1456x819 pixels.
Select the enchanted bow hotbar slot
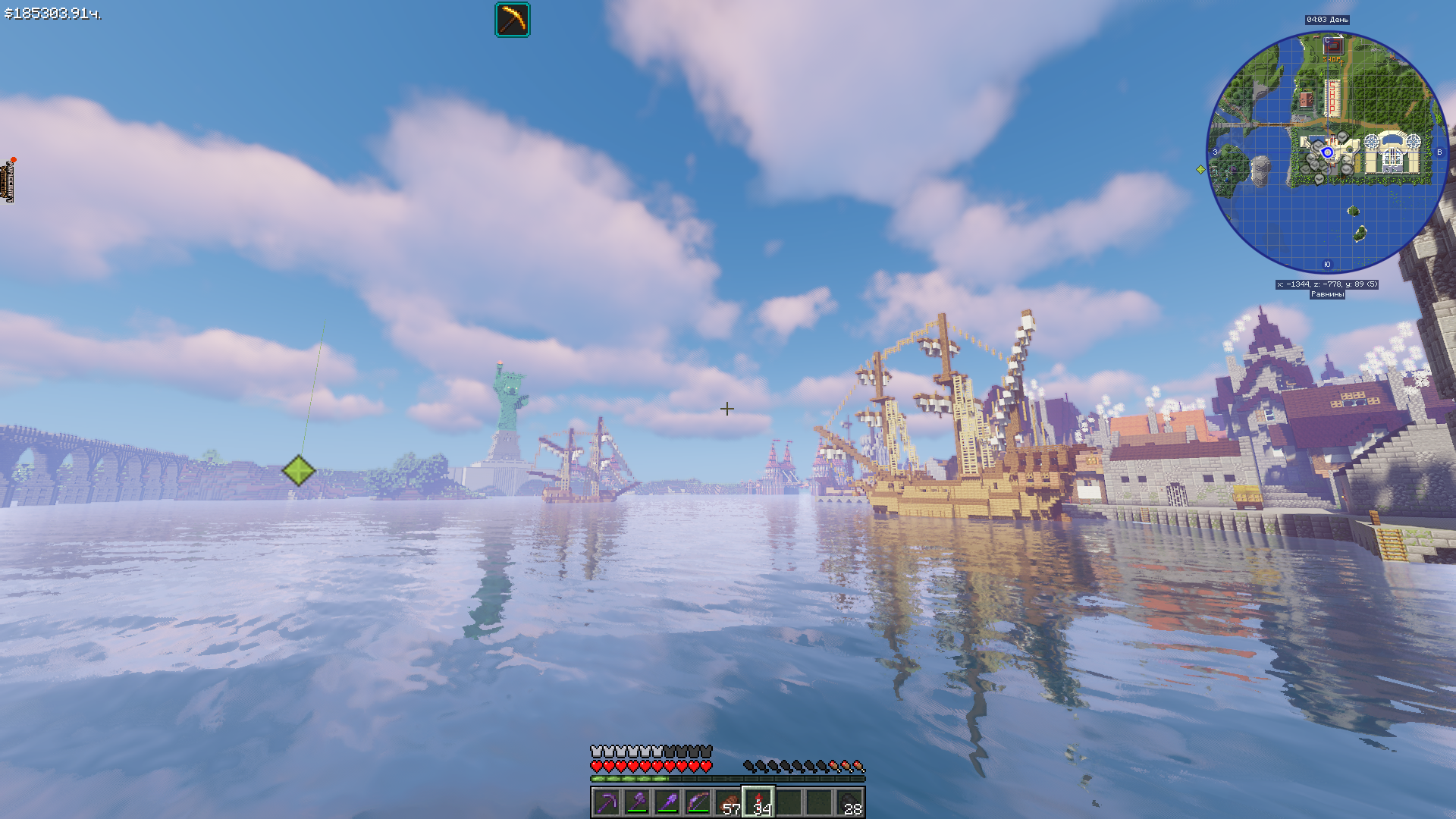(x=698, y=802)
